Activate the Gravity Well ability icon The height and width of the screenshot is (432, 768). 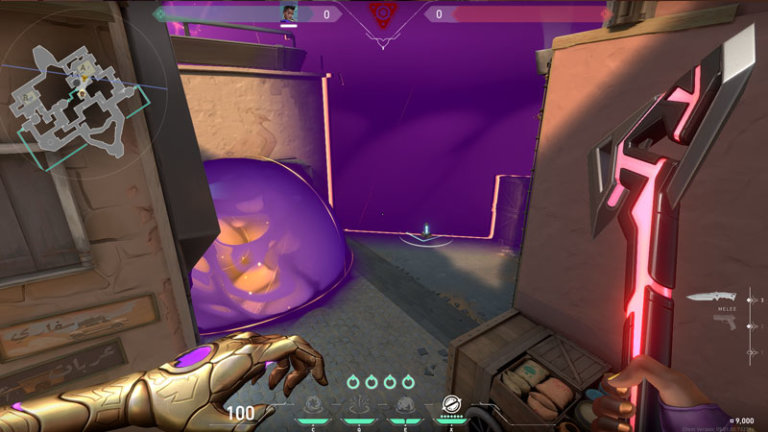coord(314,404)
